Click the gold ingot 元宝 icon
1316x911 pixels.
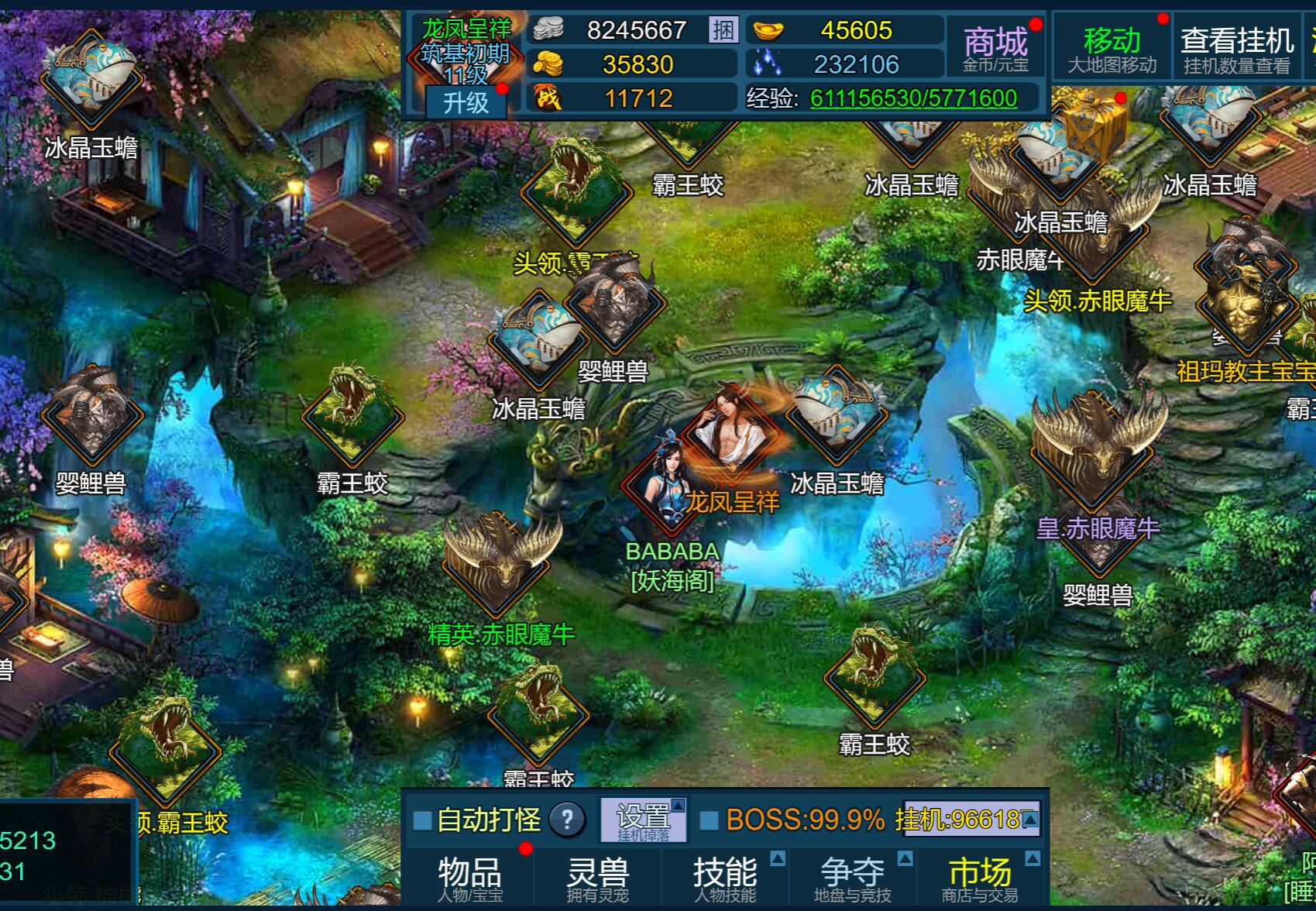(x=768, y=31)
